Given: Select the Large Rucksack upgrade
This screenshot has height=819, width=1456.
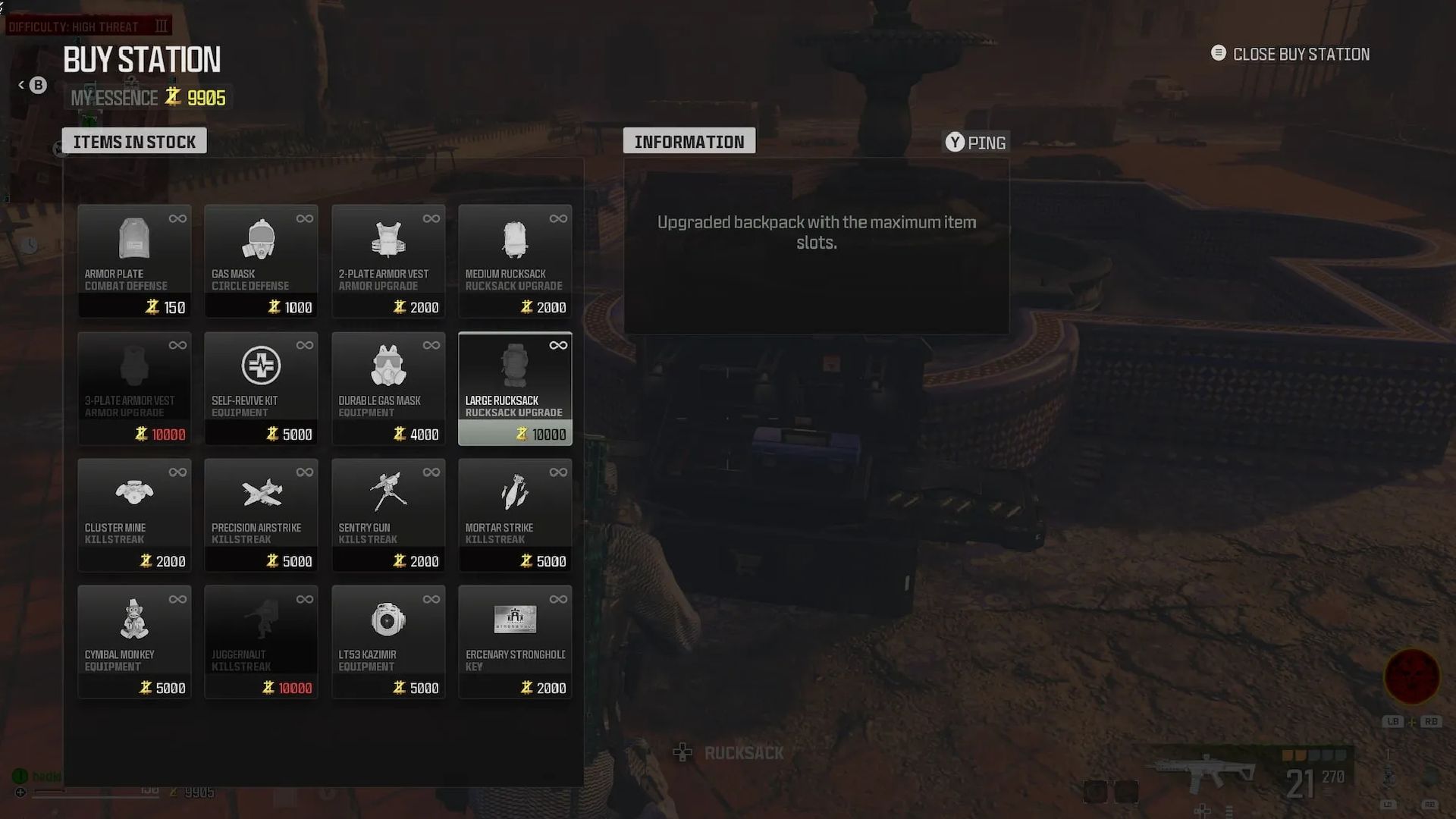Looking at the screenshot, I should click(x=515, y=388).
